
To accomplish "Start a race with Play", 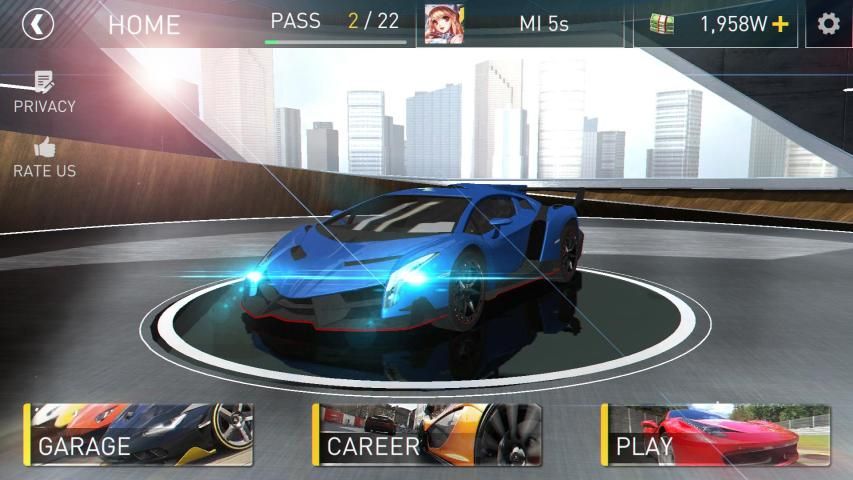I will click(716, 435).
